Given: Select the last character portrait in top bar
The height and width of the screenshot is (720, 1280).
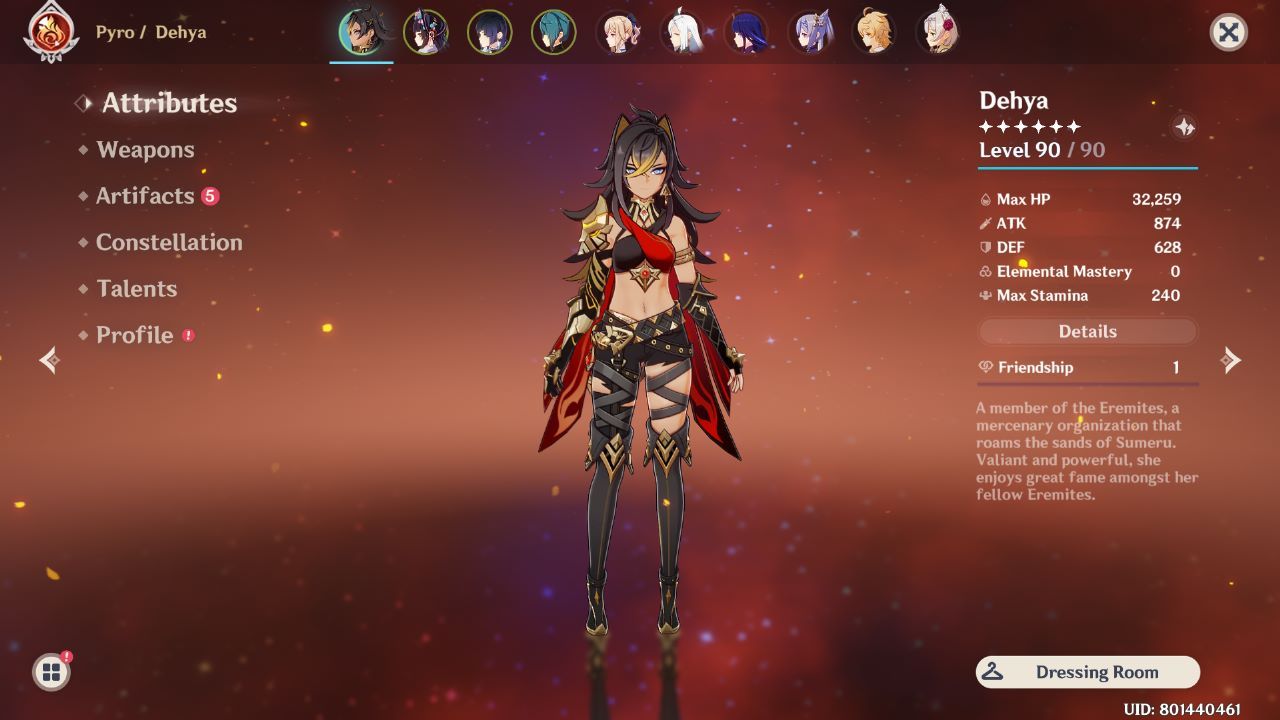Looking at the screenshot, I should click(x=938, y=32).
